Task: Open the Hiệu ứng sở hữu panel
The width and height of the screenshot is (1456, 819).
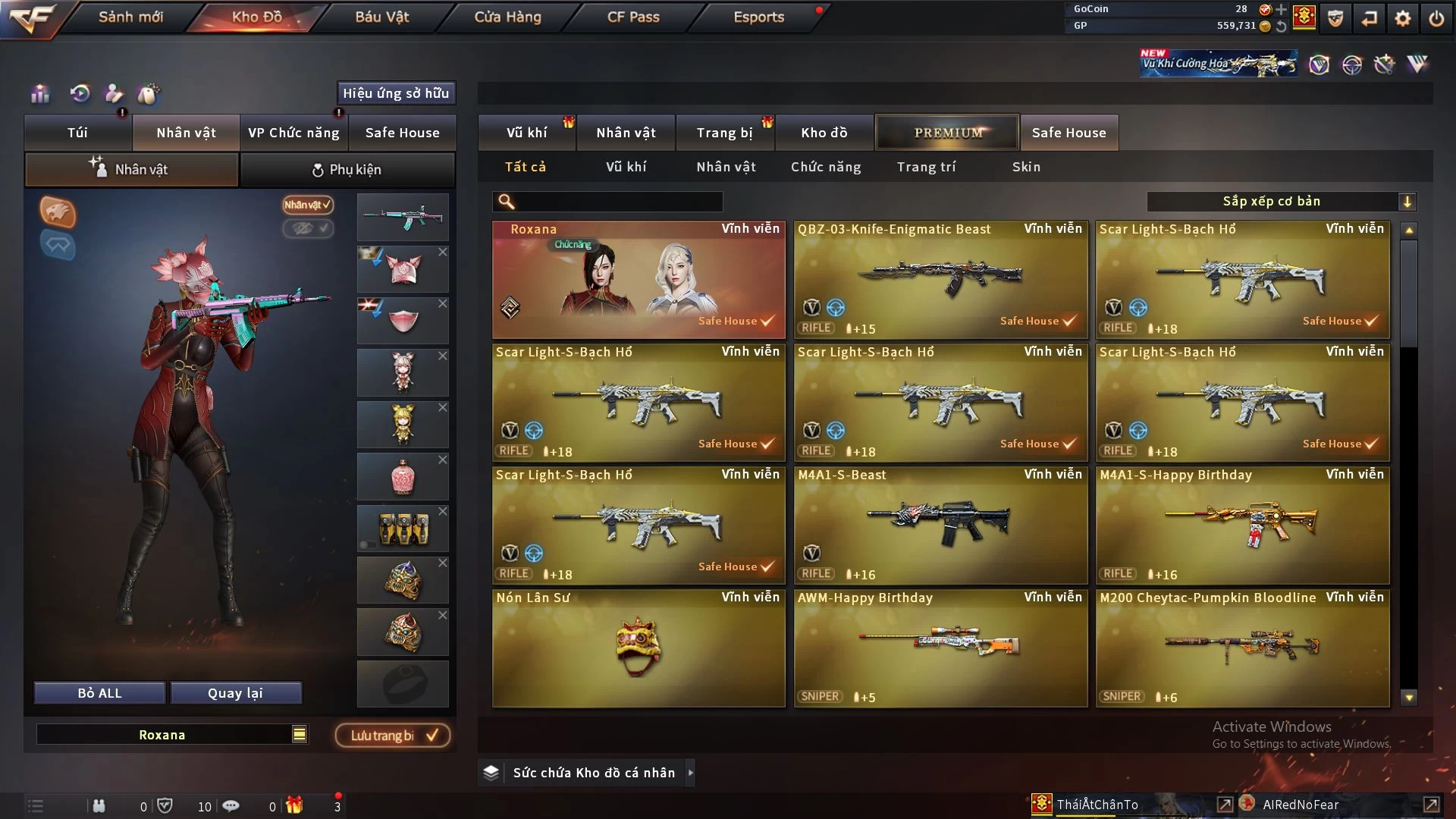Action: click(x=396, y=93)
